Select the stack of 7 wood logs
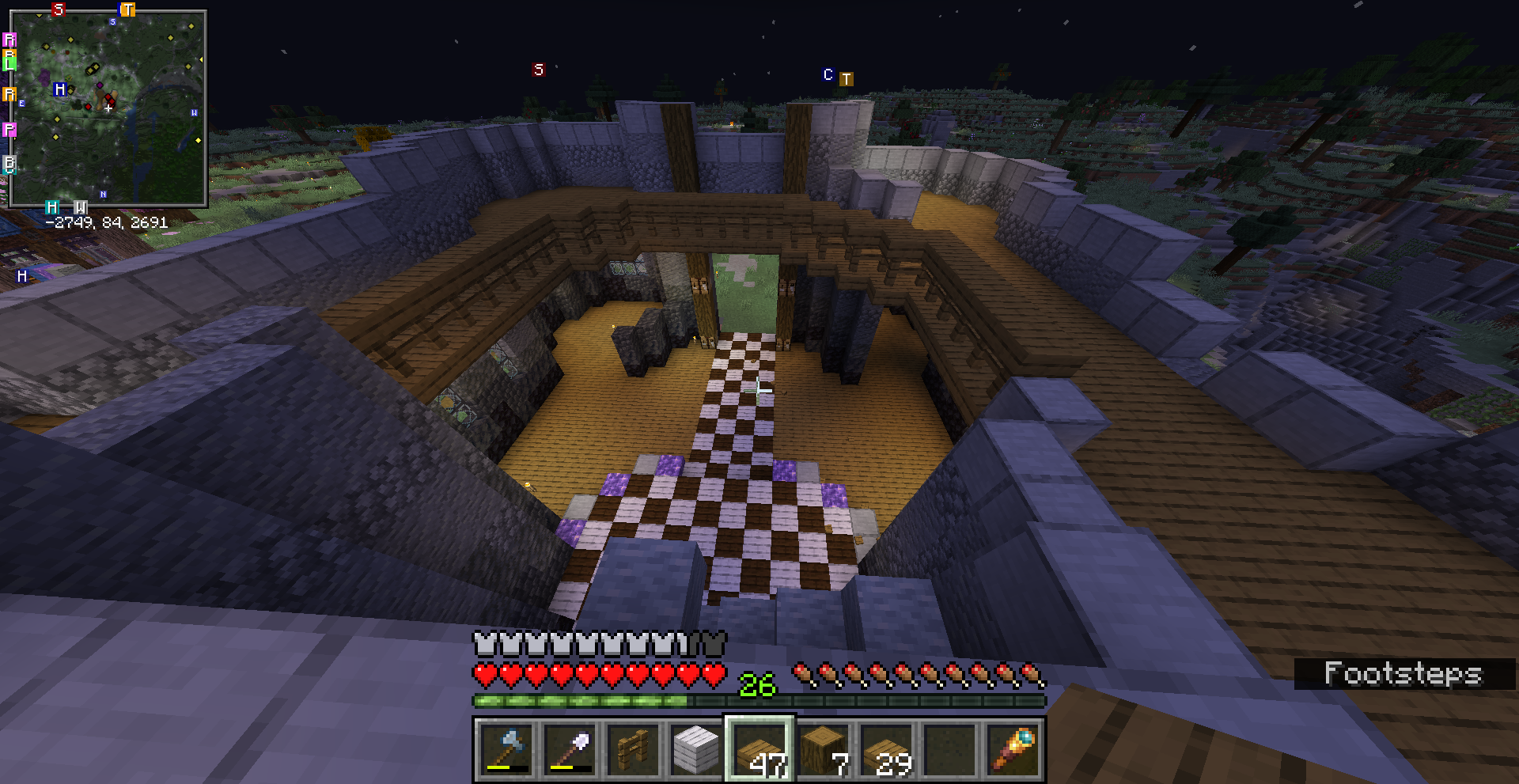Screen dimensions: 1519x784 tap(823, 748)
